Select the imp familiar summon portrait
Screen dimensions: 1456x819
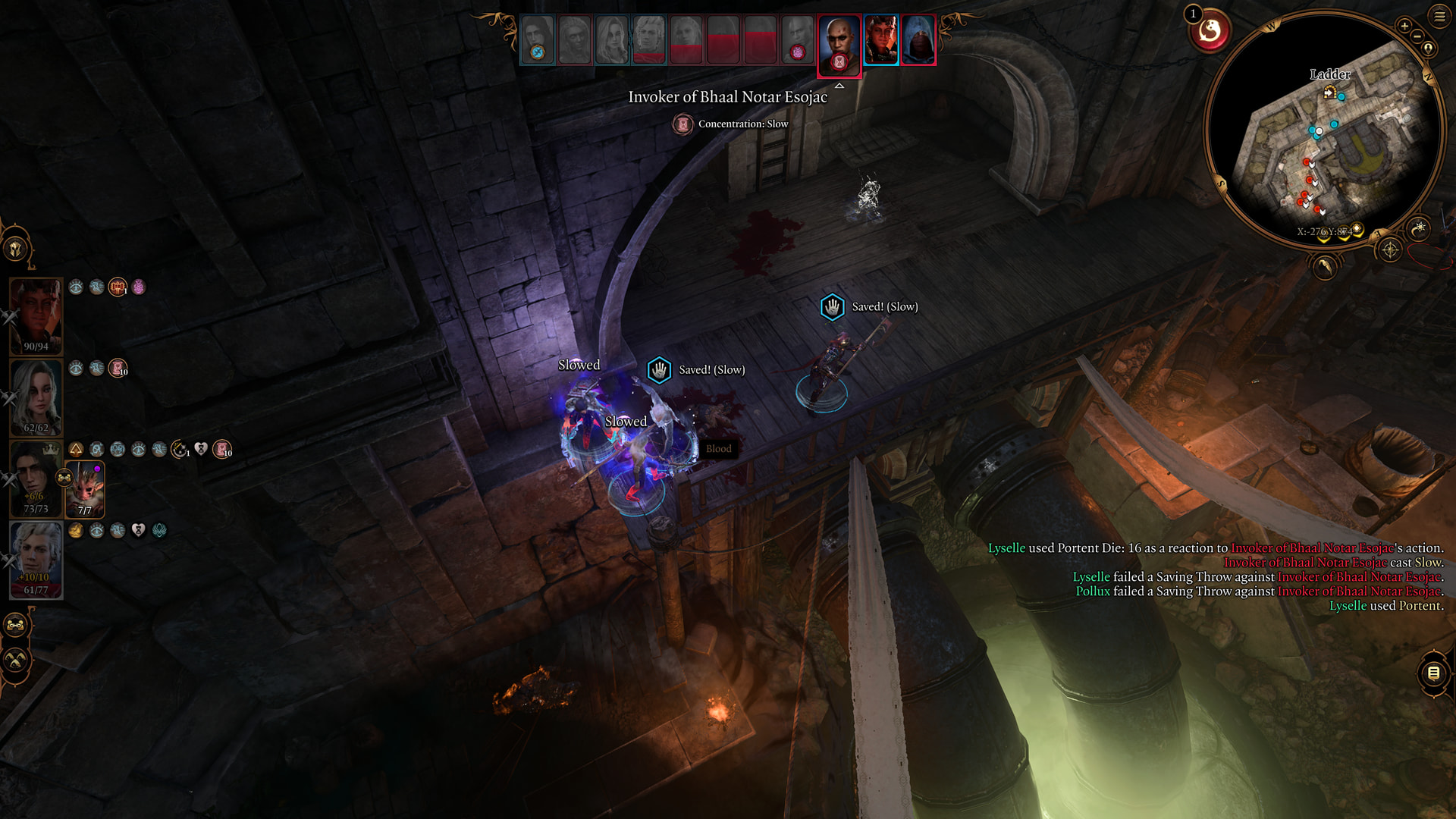click(x=86, y=489)
